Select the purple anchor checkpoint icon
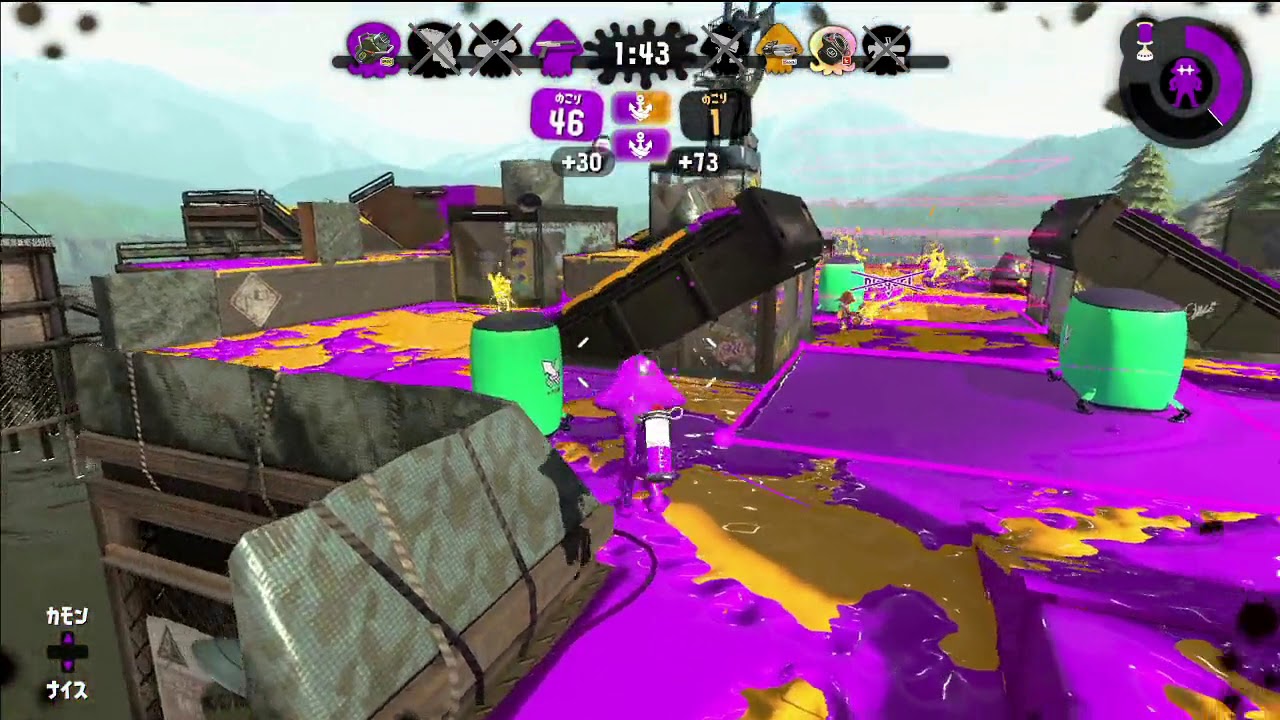1280x720 pixels. coord(643,144)
